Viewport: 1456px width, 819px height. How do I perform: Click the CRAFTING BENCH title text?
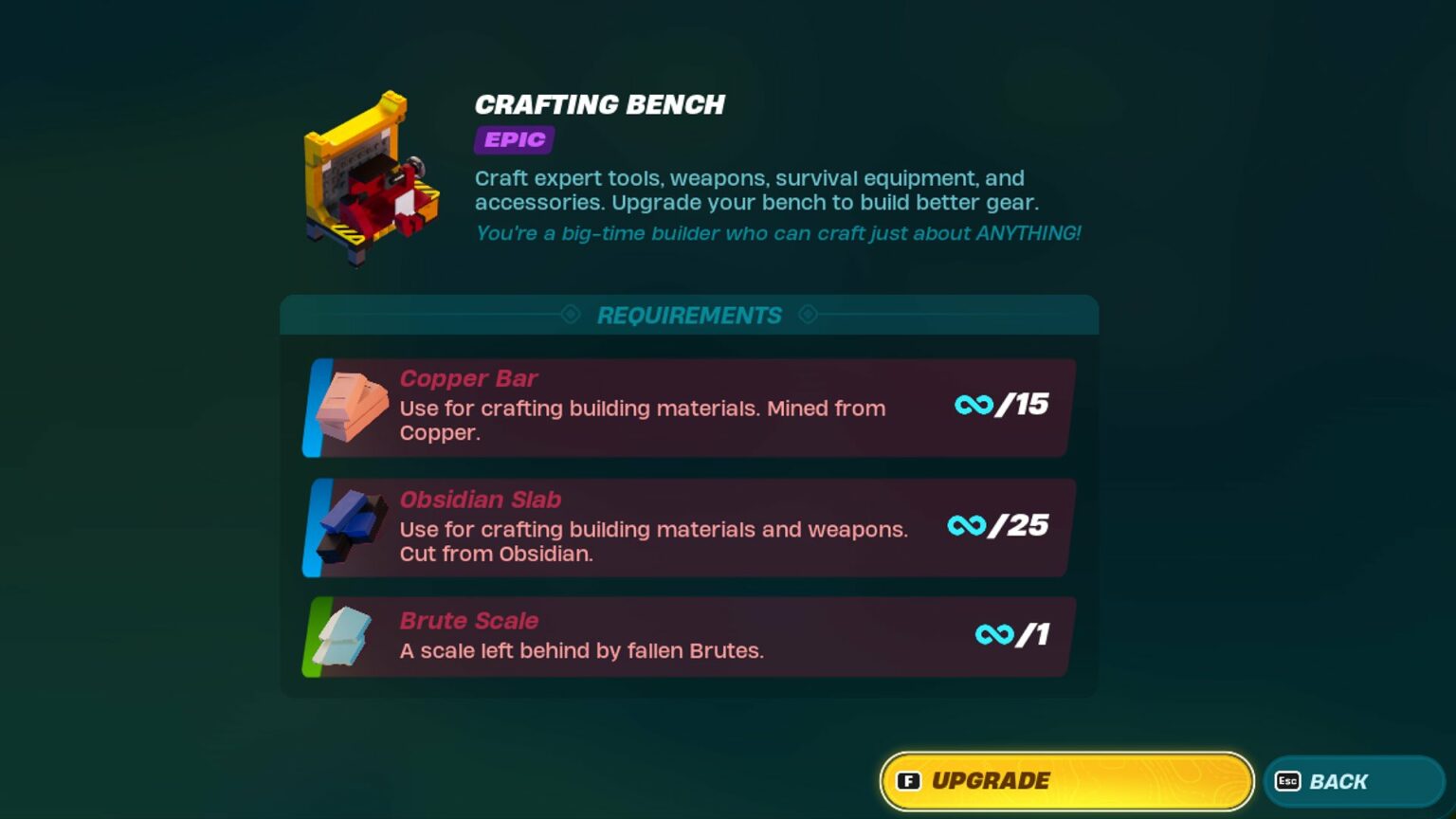coord(599,104)
